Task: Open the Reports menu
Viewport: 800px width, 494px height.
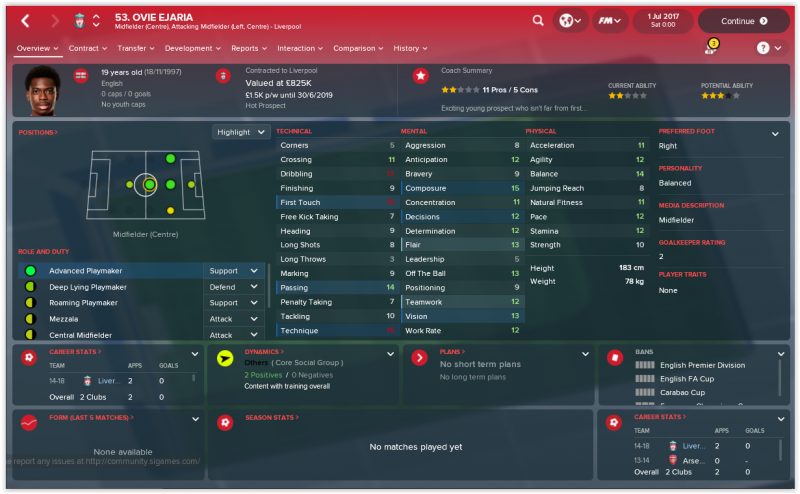Action: pos(248,48)
